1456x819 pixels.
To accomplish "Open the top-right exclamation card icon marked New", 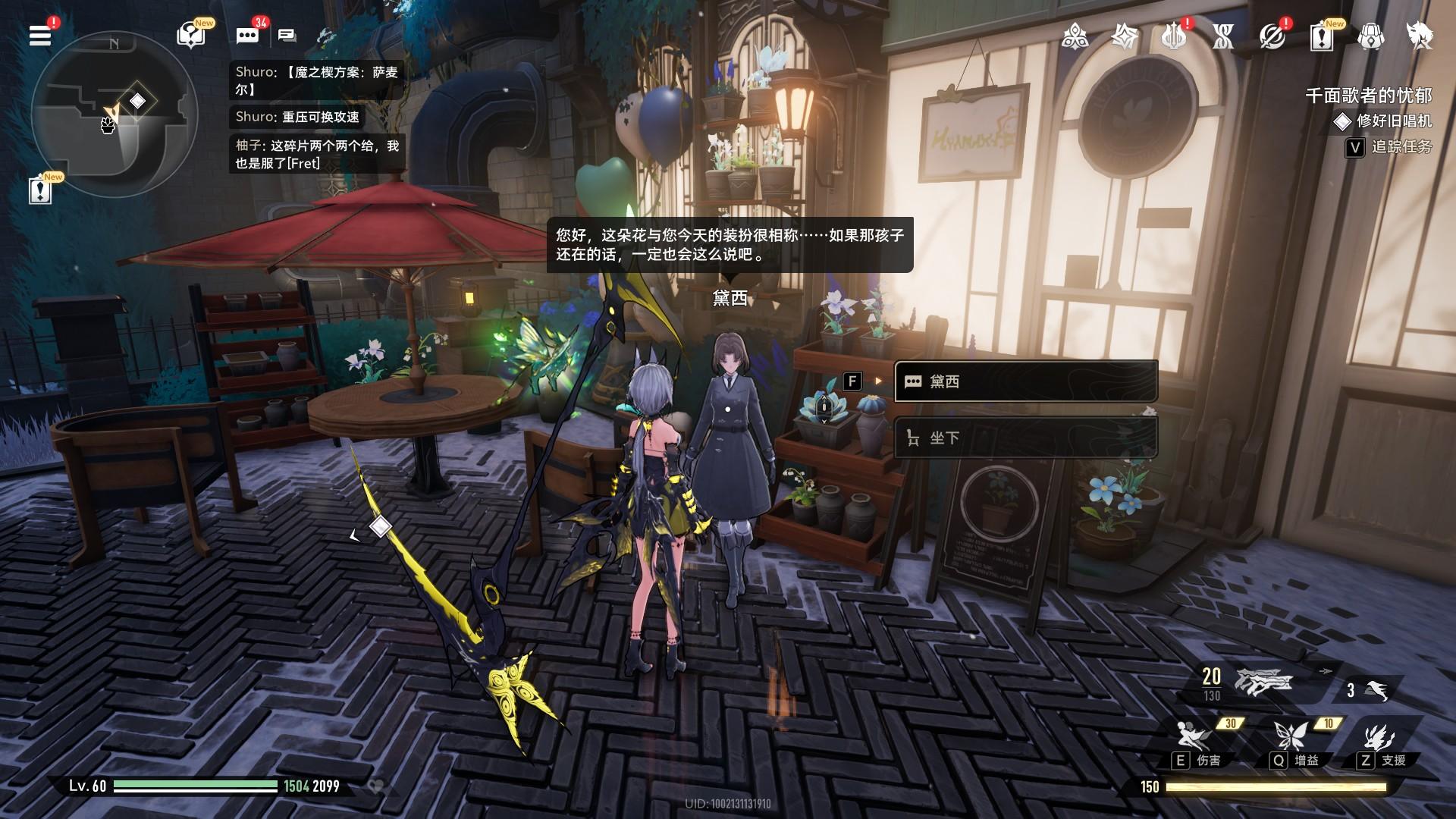I will pos(1321,36).
